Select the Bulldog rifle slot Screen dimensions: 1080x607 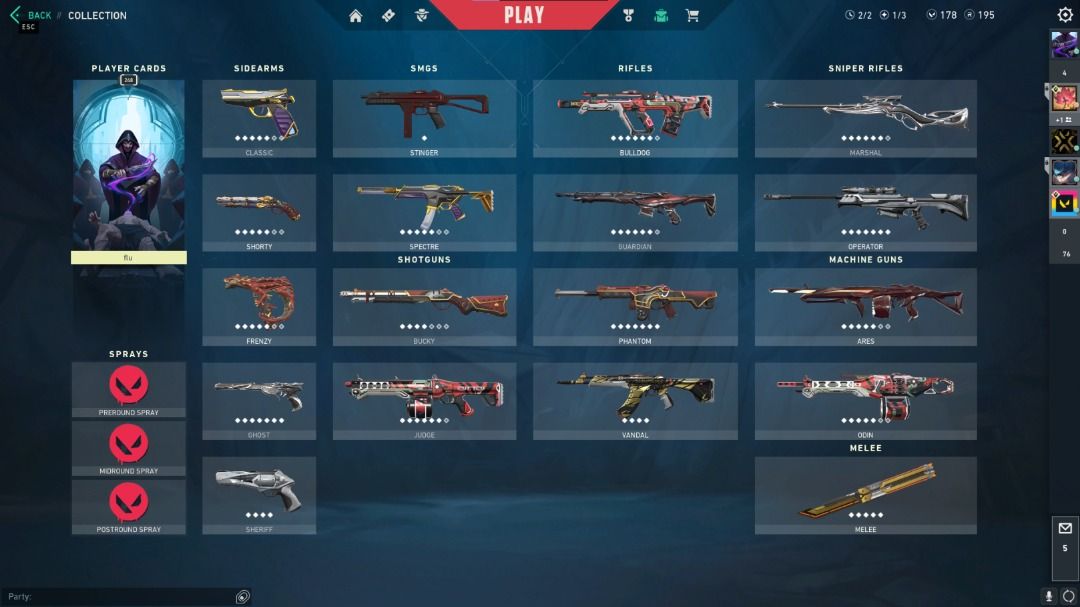[x=635, y=117]
